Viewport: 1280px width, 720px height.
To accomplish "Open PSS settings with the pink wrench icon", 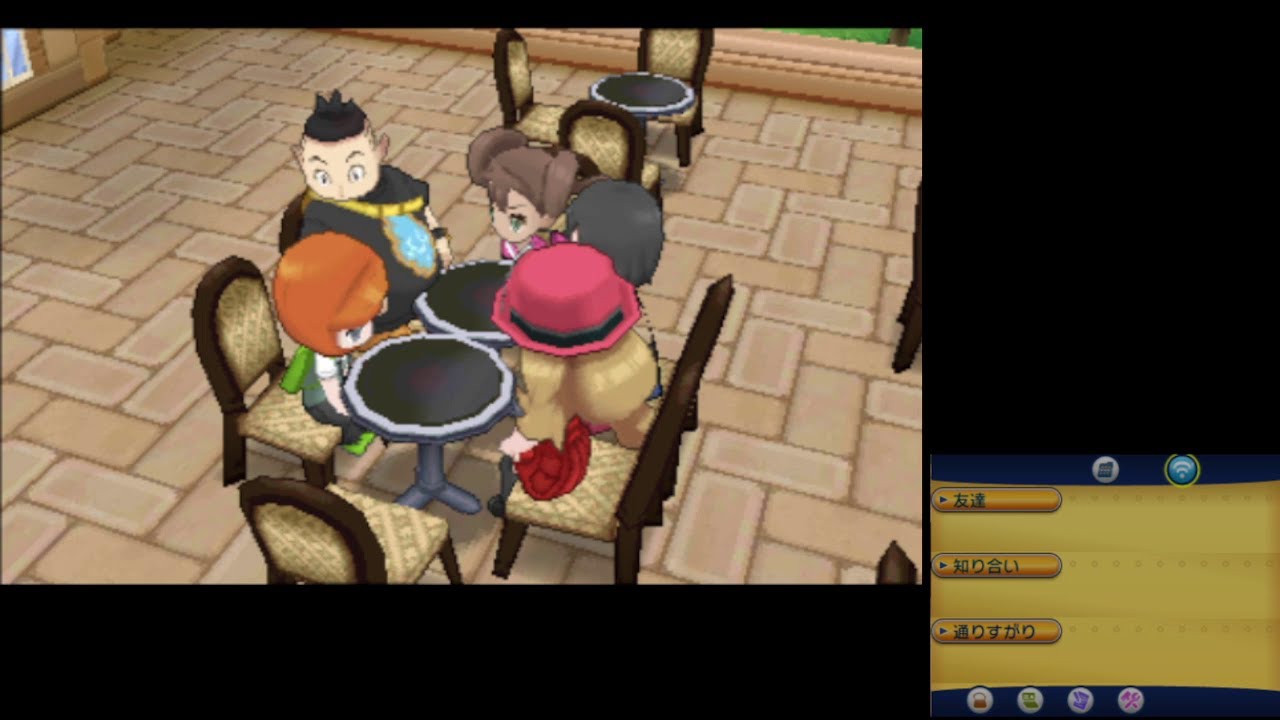I will point(1130,699).
